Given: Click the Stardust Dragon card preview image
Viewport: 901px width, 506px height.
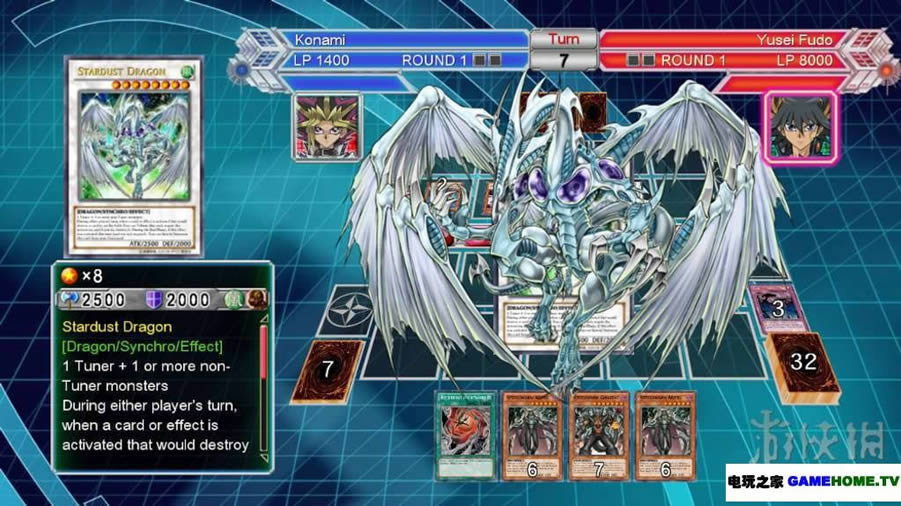Looking at the screenshot, I should click(x=133, y=156).
